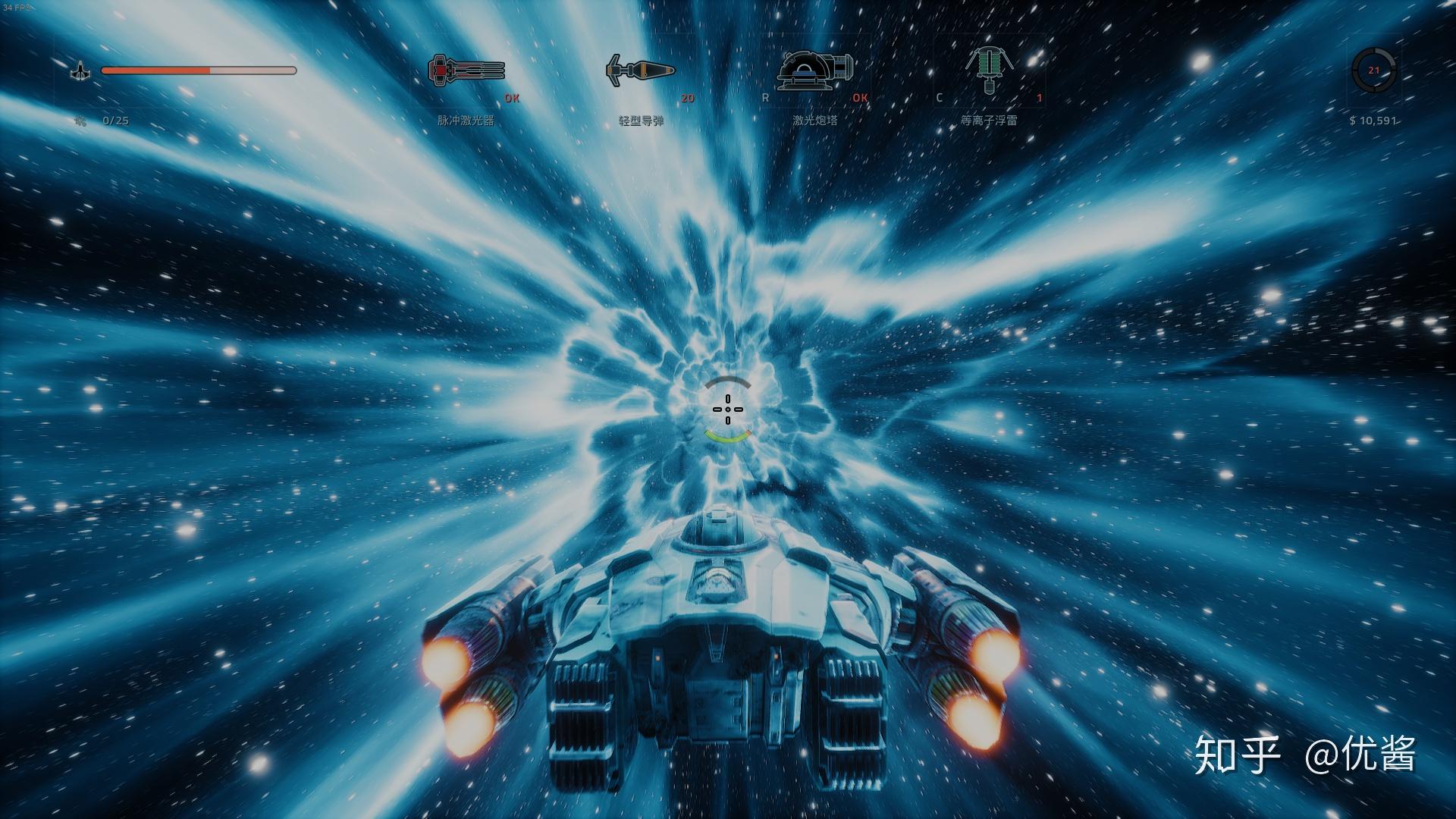Click the targeting crosshair reticle
1456x819 pixels.
(728, 409)
